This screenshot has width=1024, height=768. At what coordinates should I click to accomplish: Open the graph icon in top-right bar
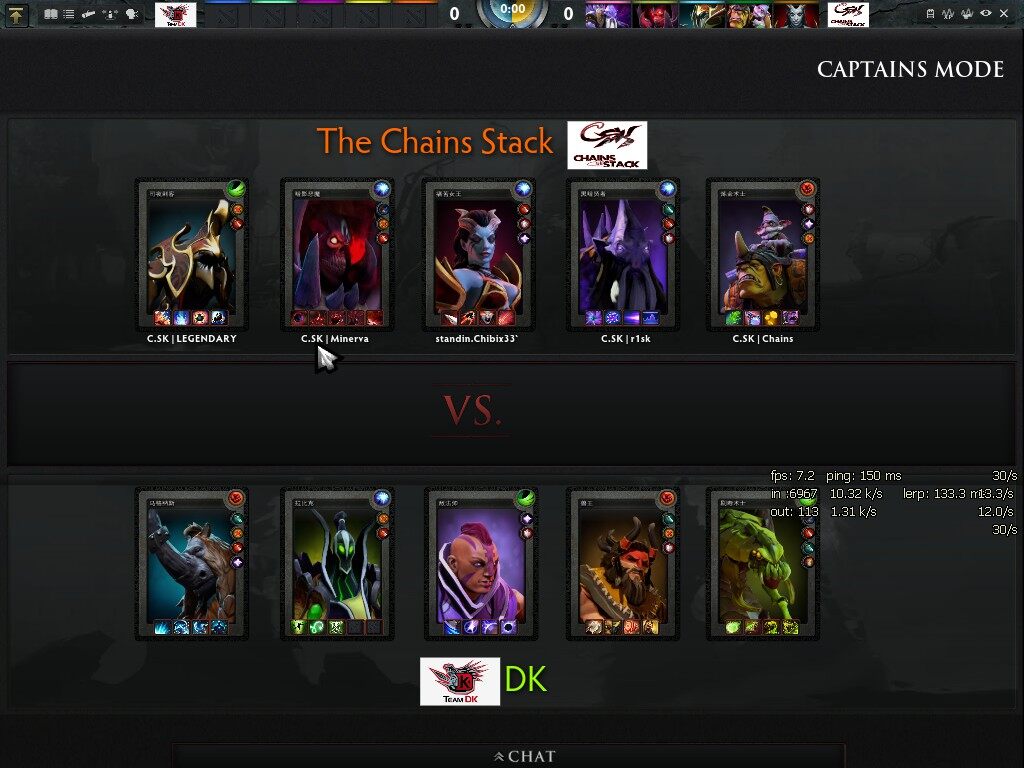coord(948,13)
